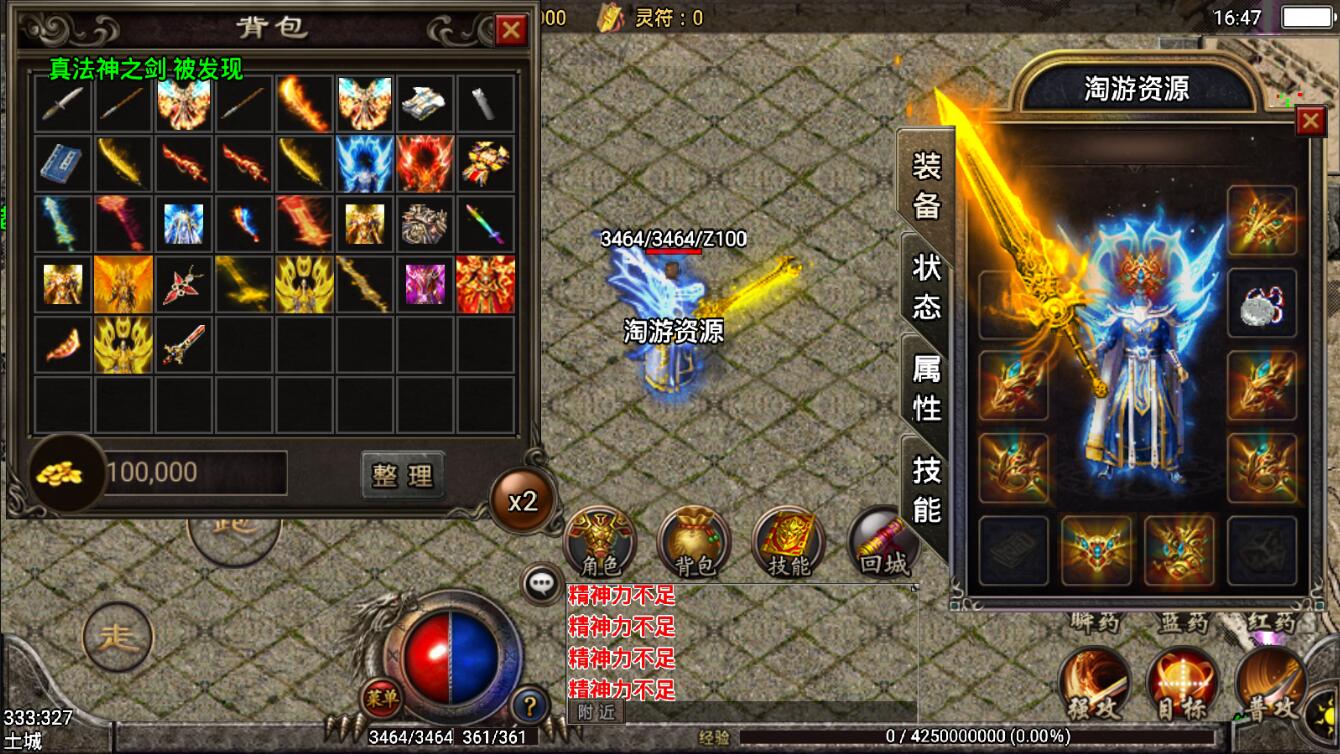Select the 附近 nearby chat channel
The image size is (1340, 754).
(596, 711)
